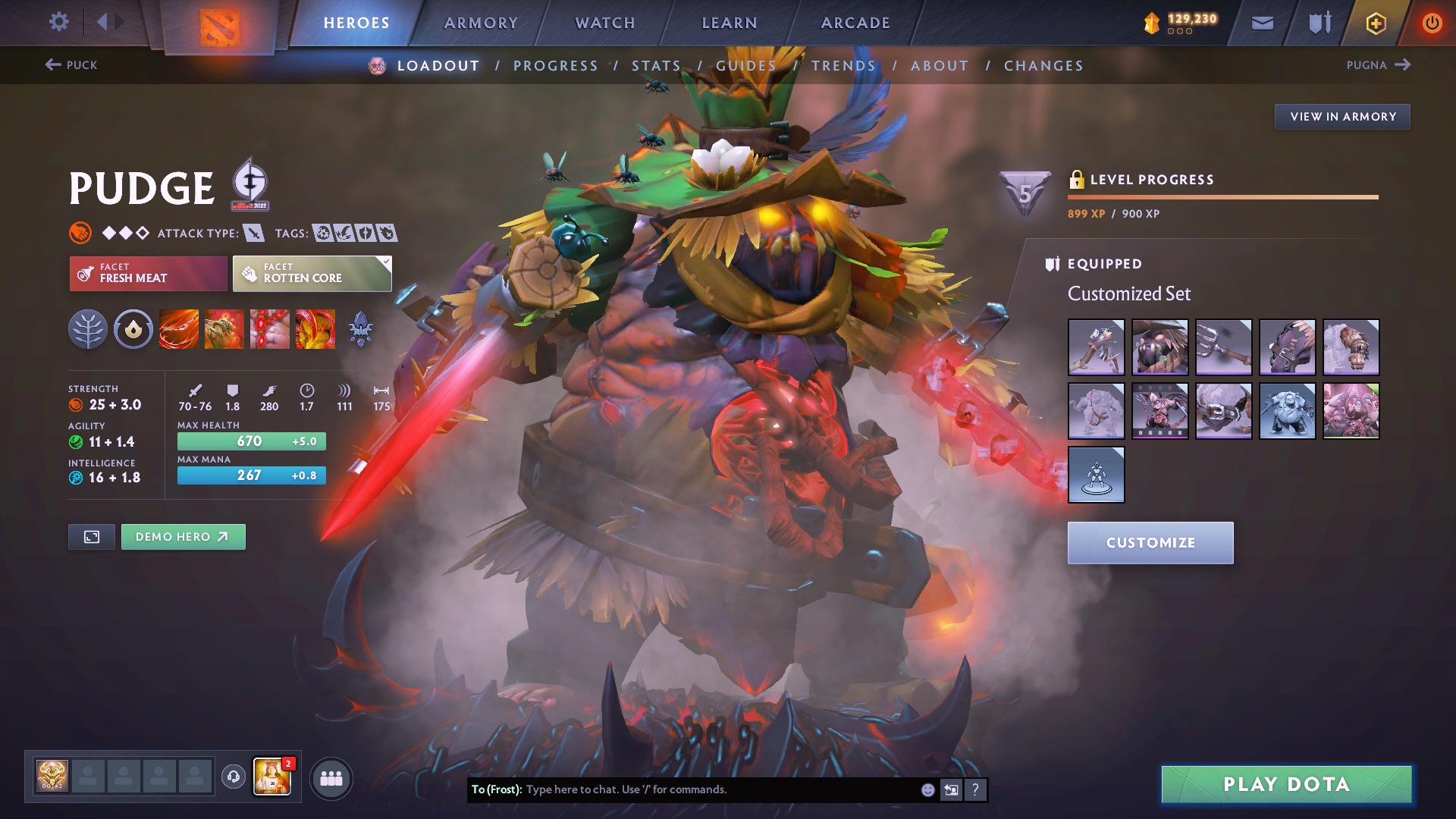This screenshot has height=819, width=1456.
Task: Click View in Armory button
Action: [x=1342, y=117]
